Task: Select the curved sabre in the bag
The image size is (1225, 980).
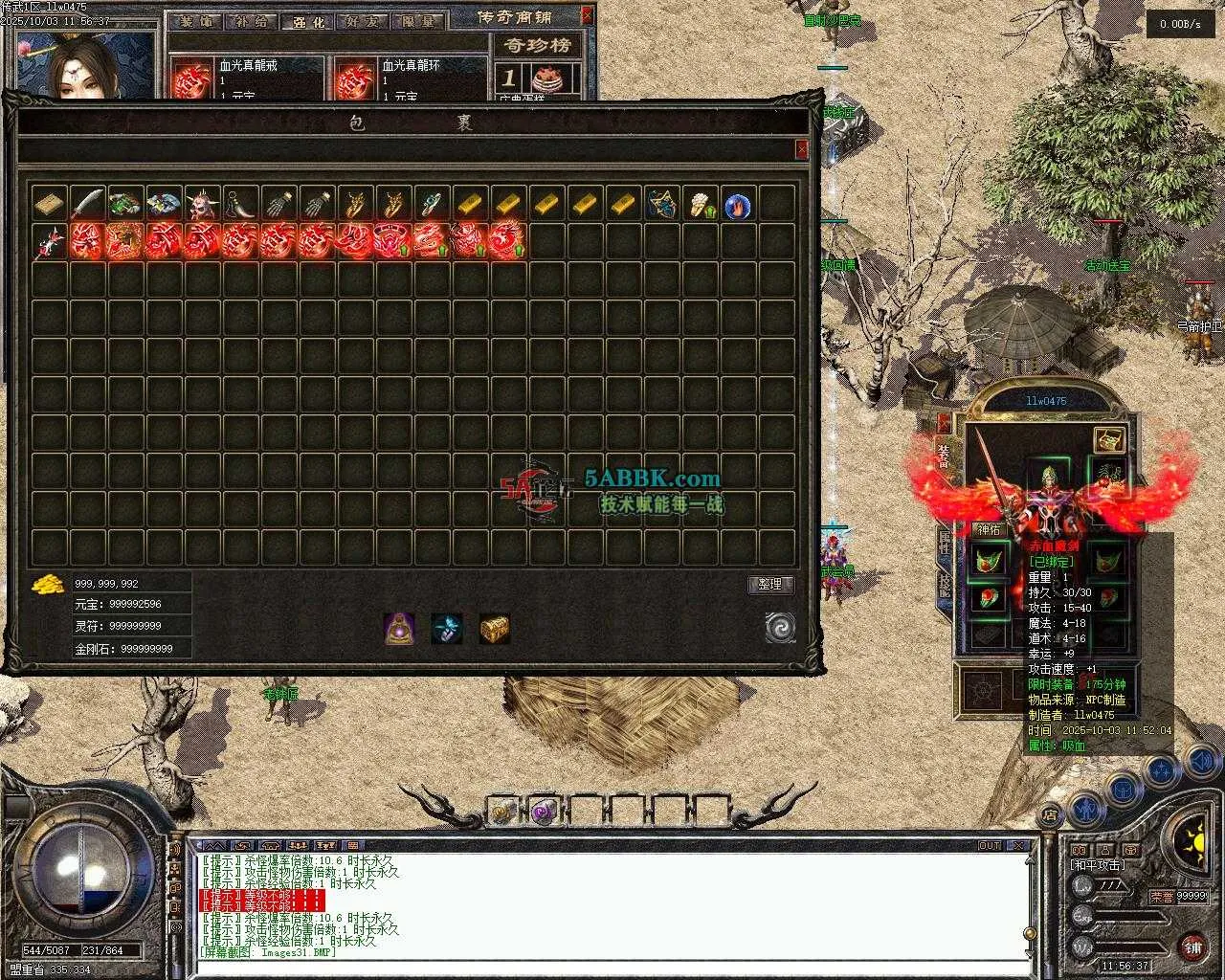Action: (87, 204)
